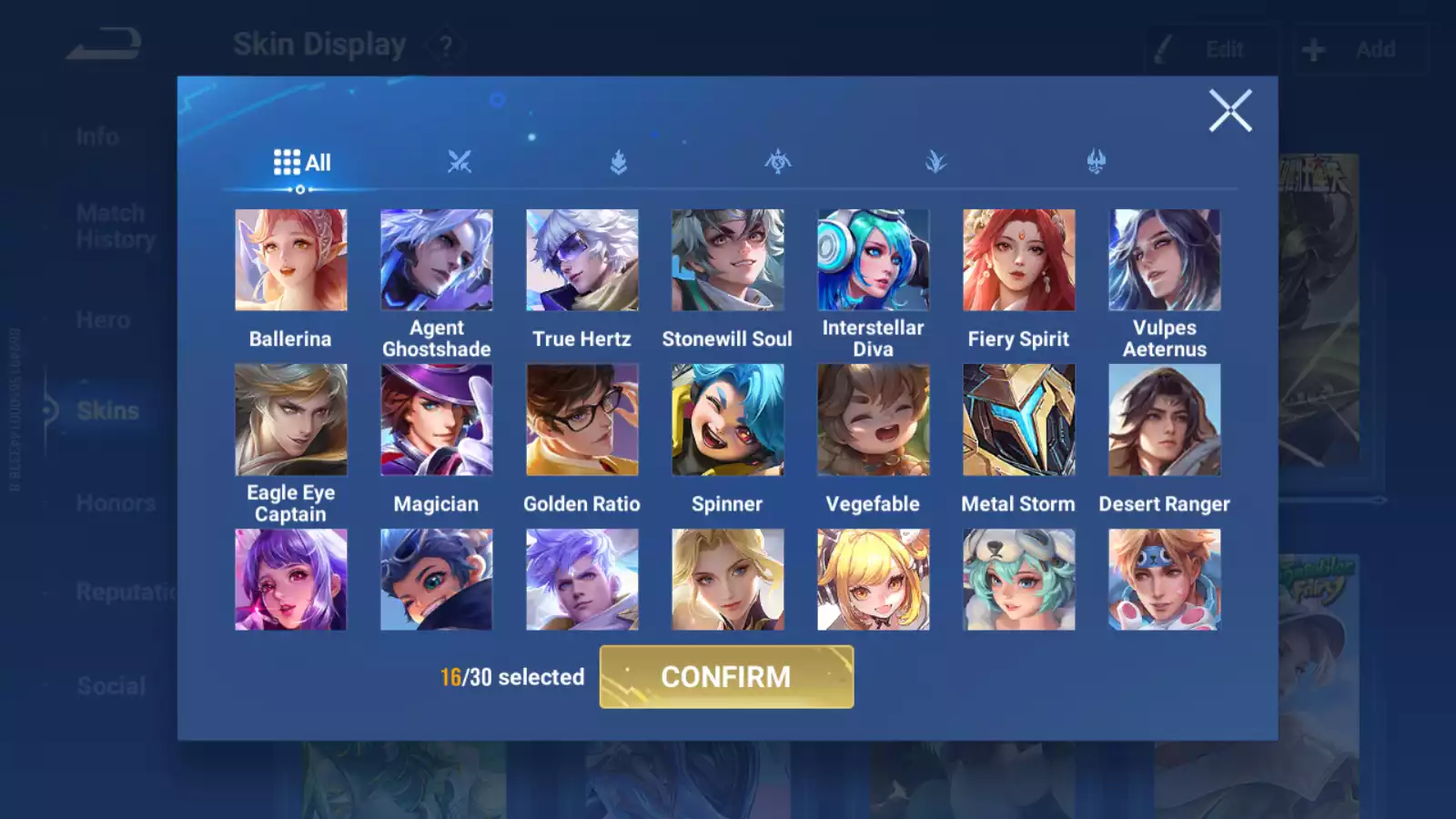
Task: Click the Desert Ranger skin portrait
Action: click(x=1164, y=419)
